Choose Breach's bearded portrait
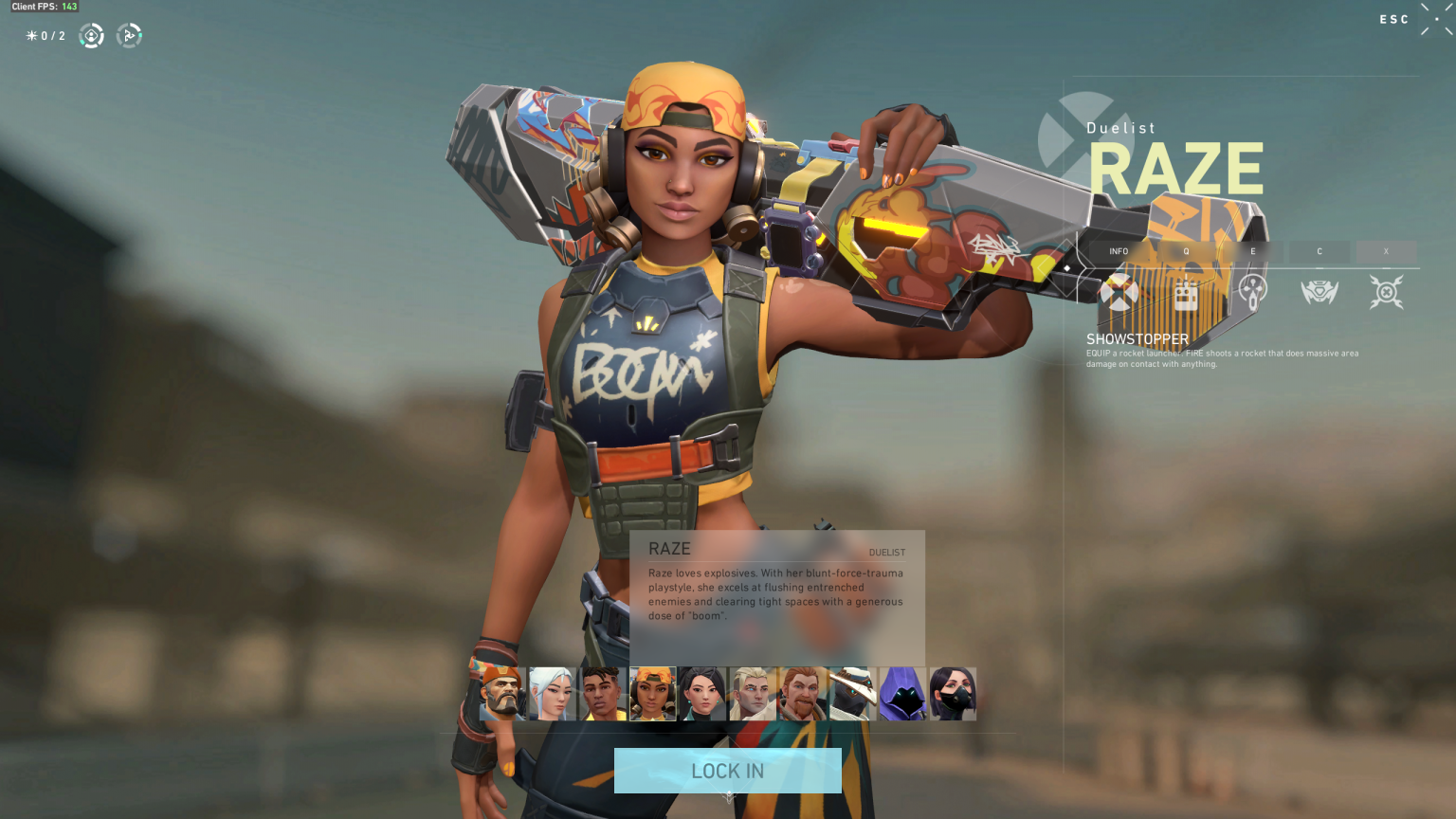 [803, 692]
